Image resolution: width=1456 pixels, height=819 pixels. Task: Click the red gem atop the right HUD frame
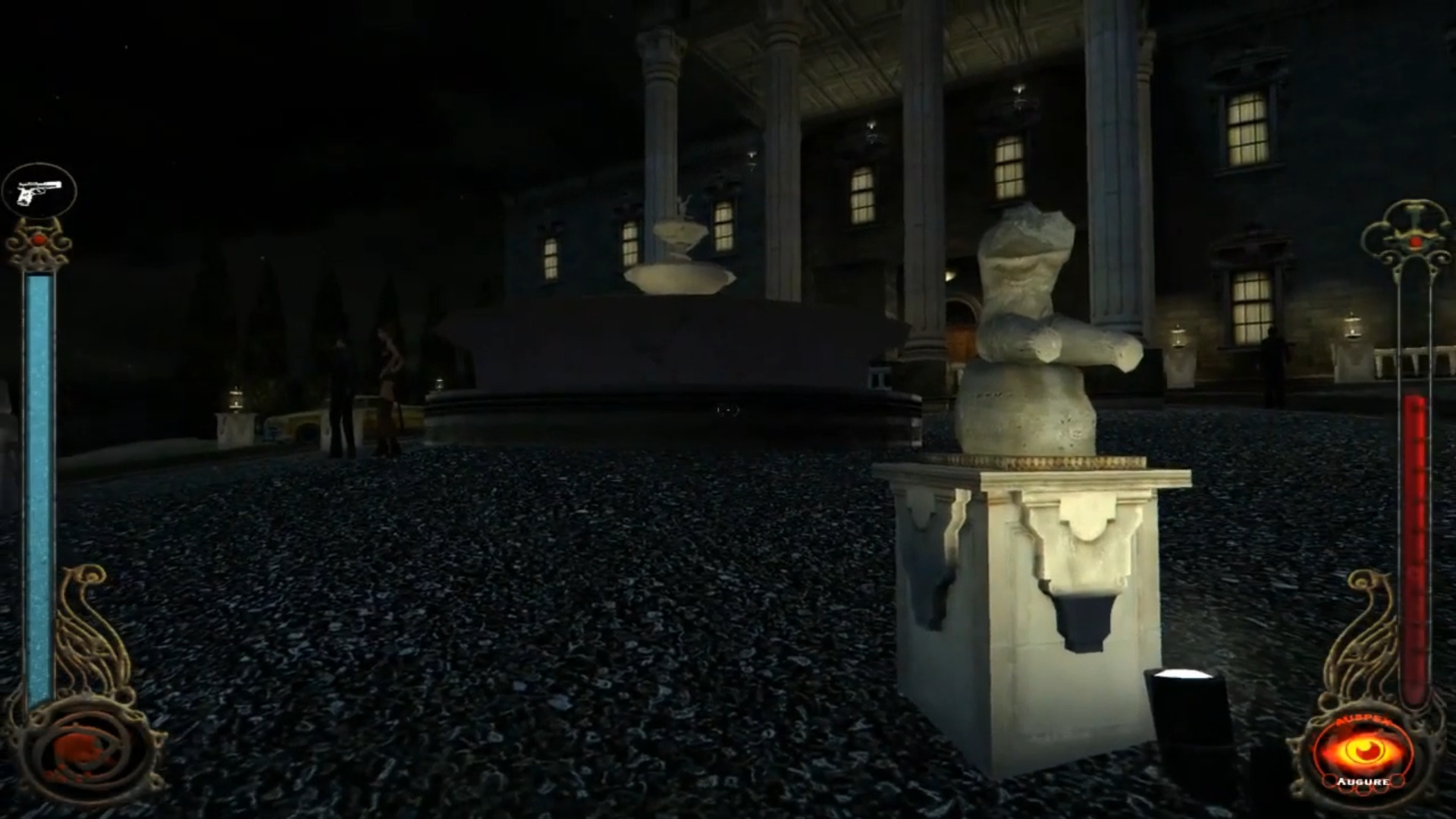point(1415,243)
